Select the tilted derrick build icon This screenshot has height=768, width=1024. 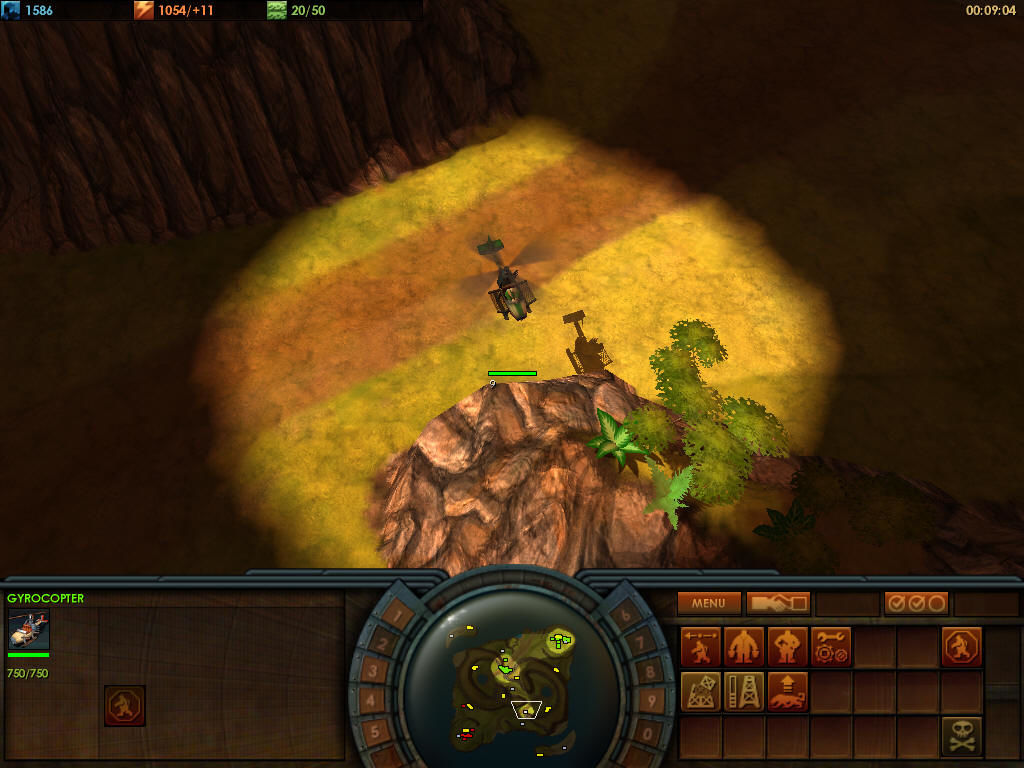pos(701,691)
